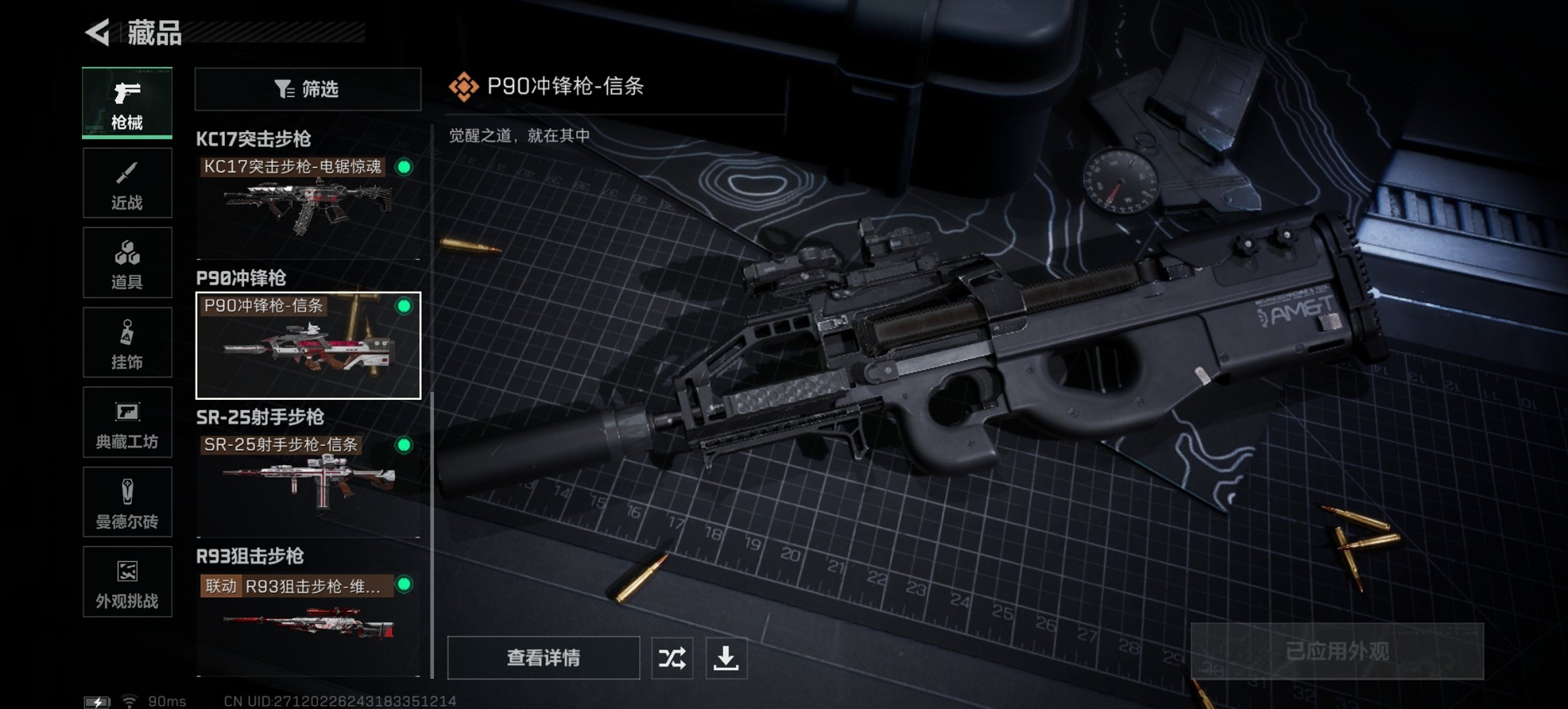Switch to the 近战 melee tab
Image resolution: width=1568 pixels, height=709 pixels.
(127, 183)
